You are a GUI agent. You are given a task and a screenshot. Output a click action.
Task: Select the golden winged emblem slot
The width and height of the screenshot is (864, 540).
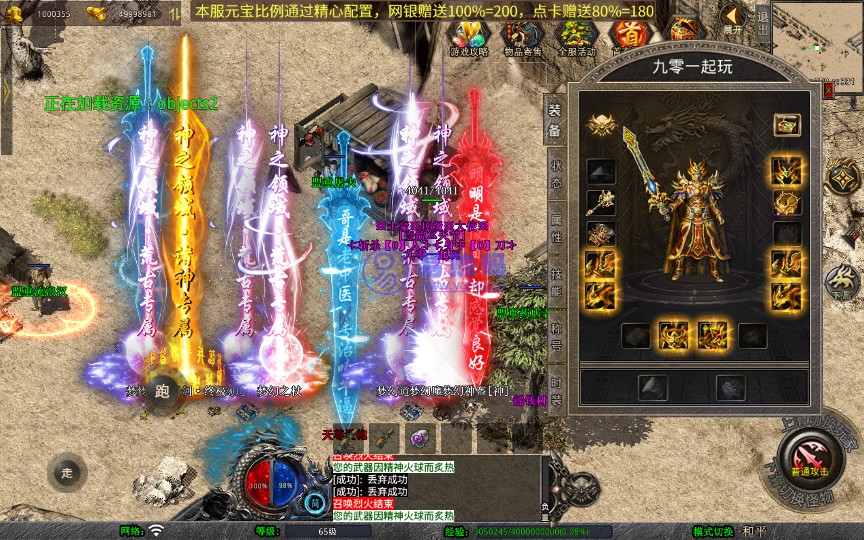point(600,126)
